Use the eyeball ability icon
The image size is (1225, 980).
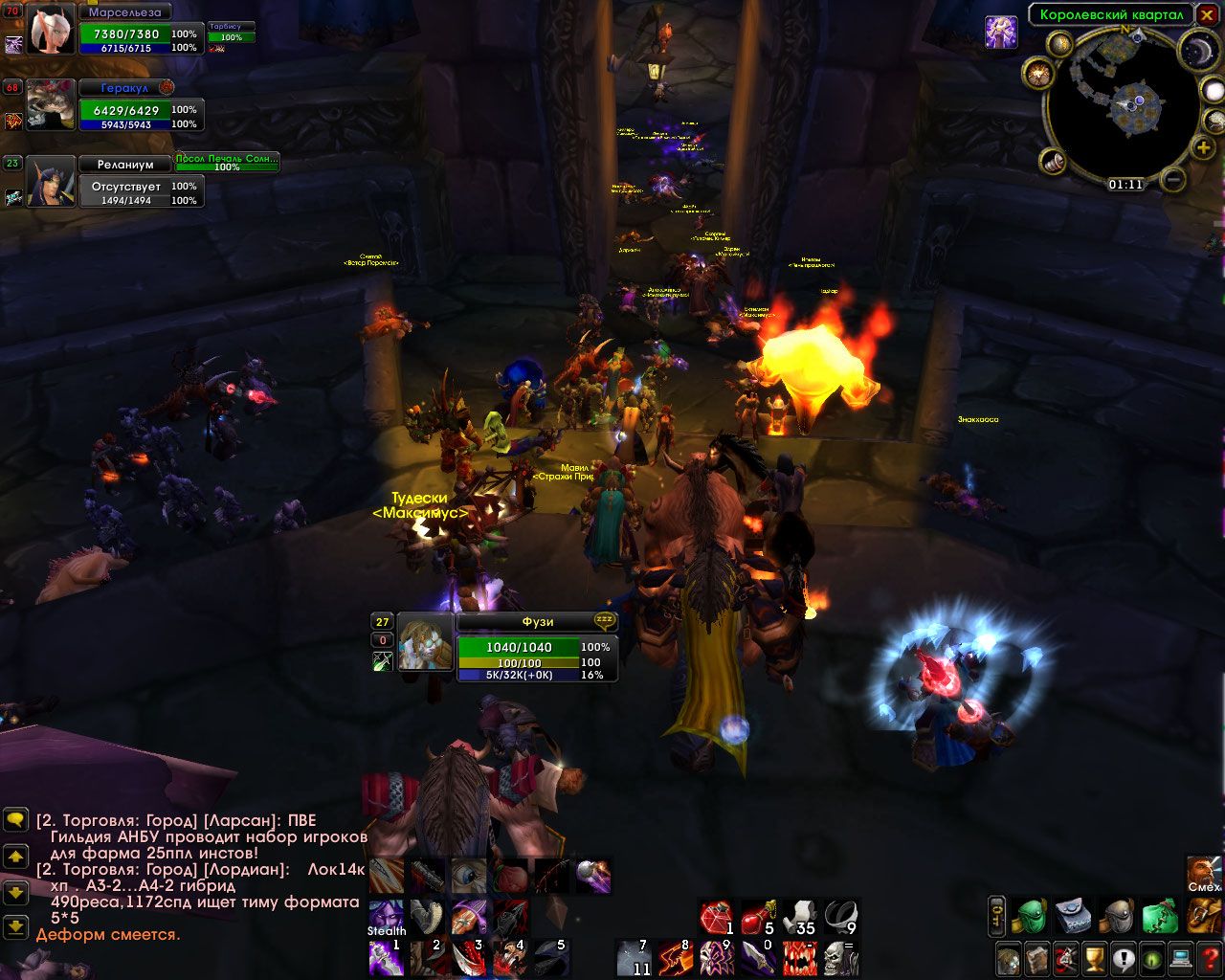click(469, 876)
